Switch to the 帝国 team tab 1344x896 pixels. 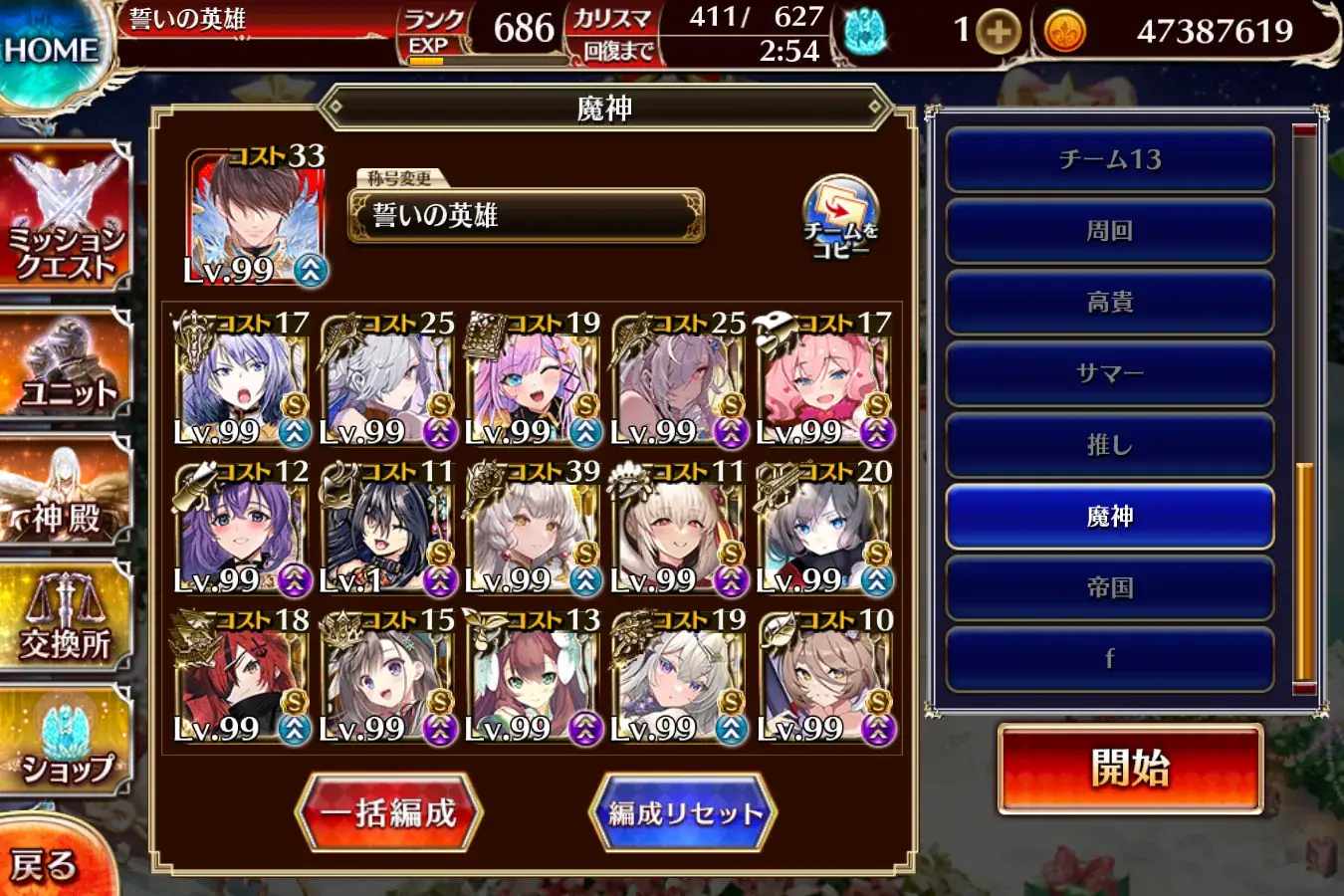(x=1109, y=587)
